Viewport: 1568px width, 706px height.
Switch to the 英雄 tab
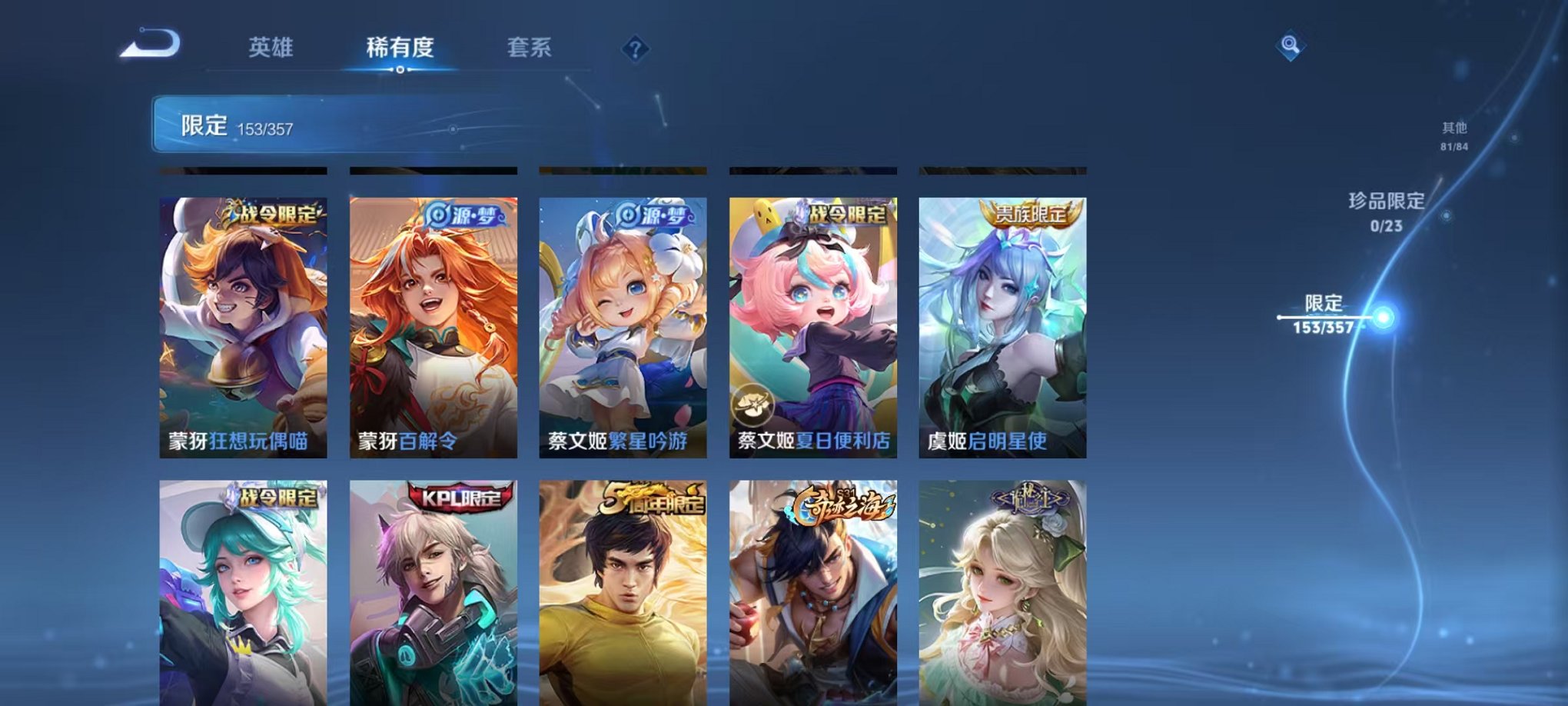tap(269, 48)
